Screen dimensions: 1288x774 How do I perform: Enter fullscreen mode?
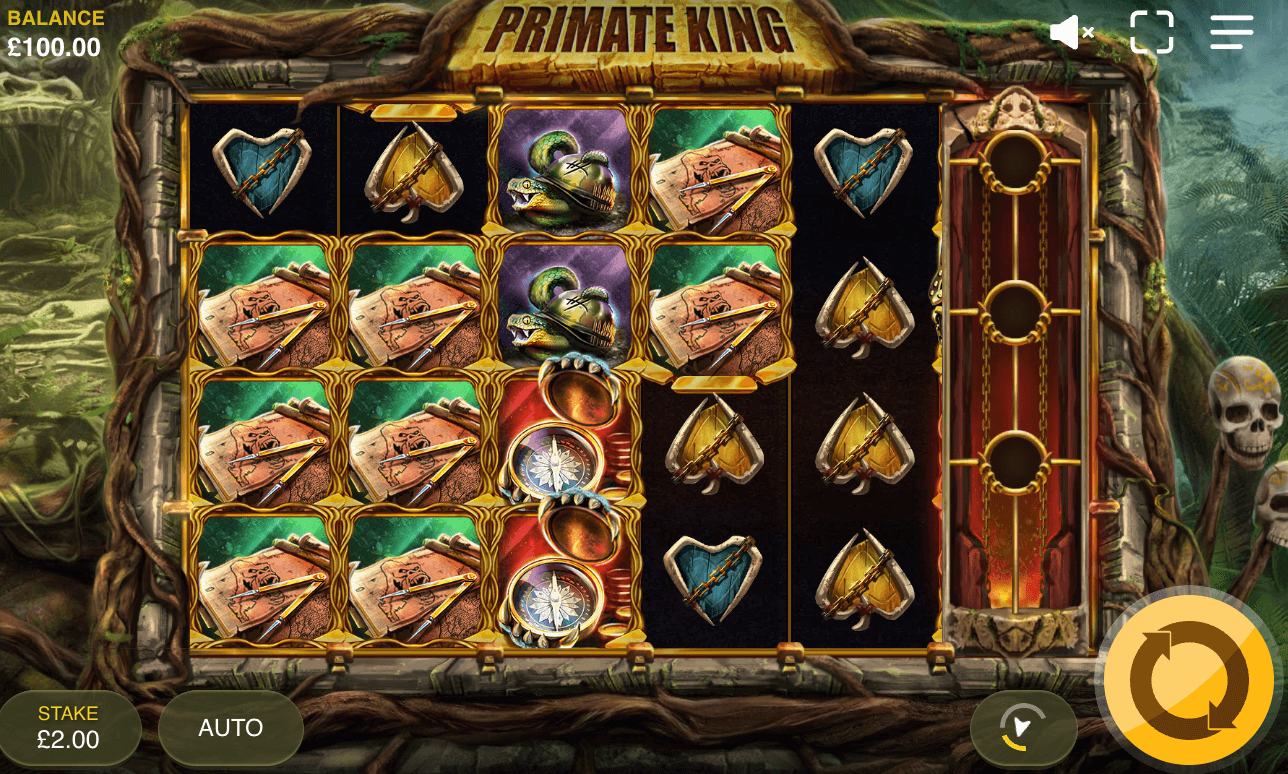[x=1152, y=31]
